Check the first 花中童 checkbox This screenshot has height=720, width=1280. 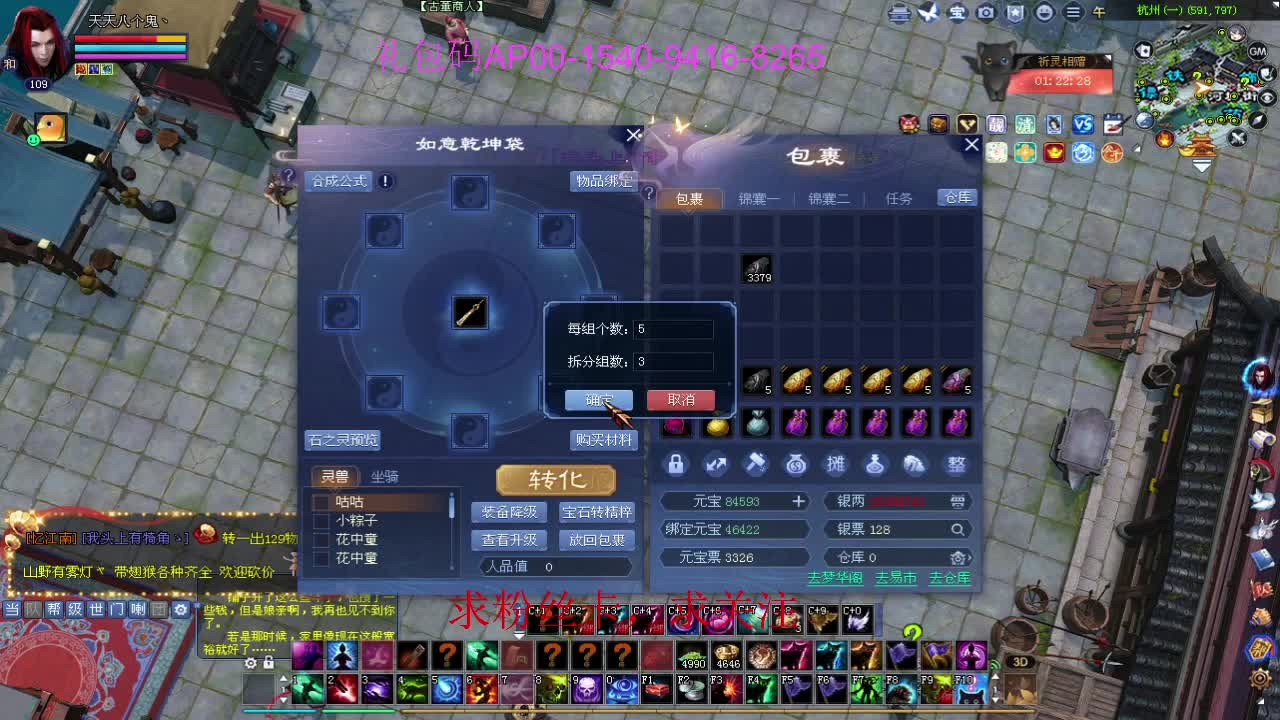(320, 539)
